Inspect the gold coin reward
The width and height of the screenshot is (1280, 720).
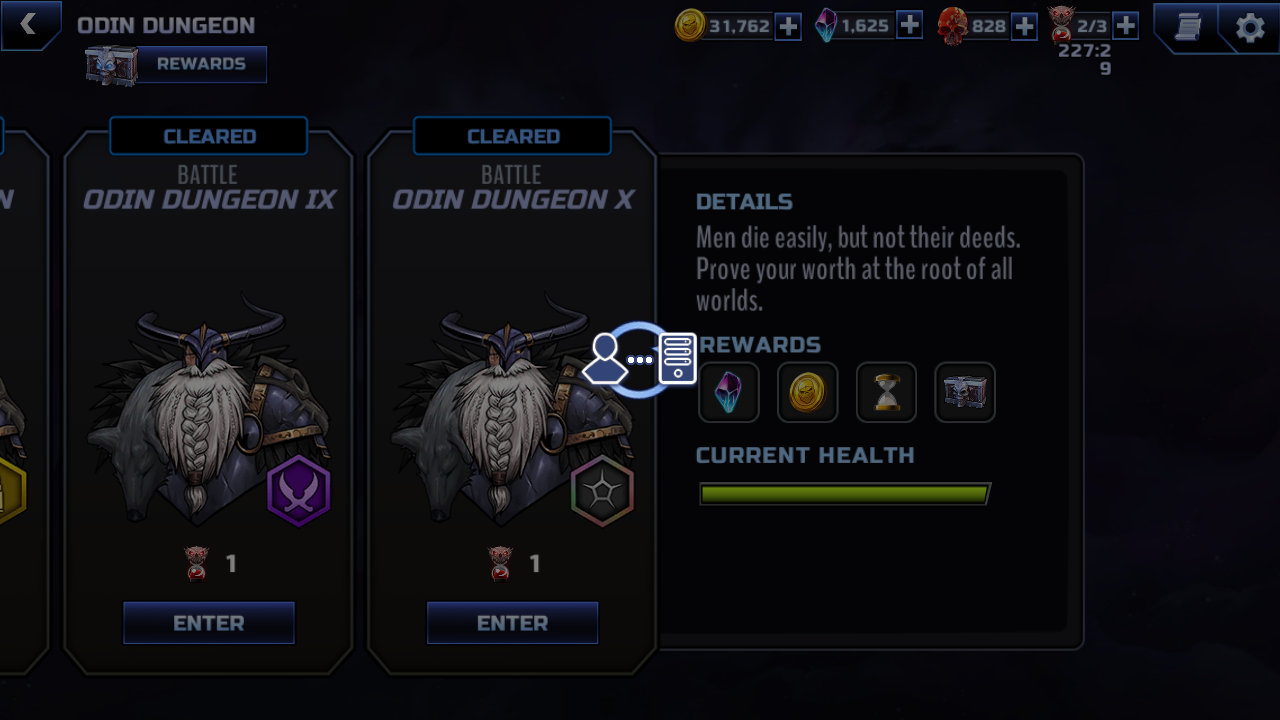(x=807, y=392)
